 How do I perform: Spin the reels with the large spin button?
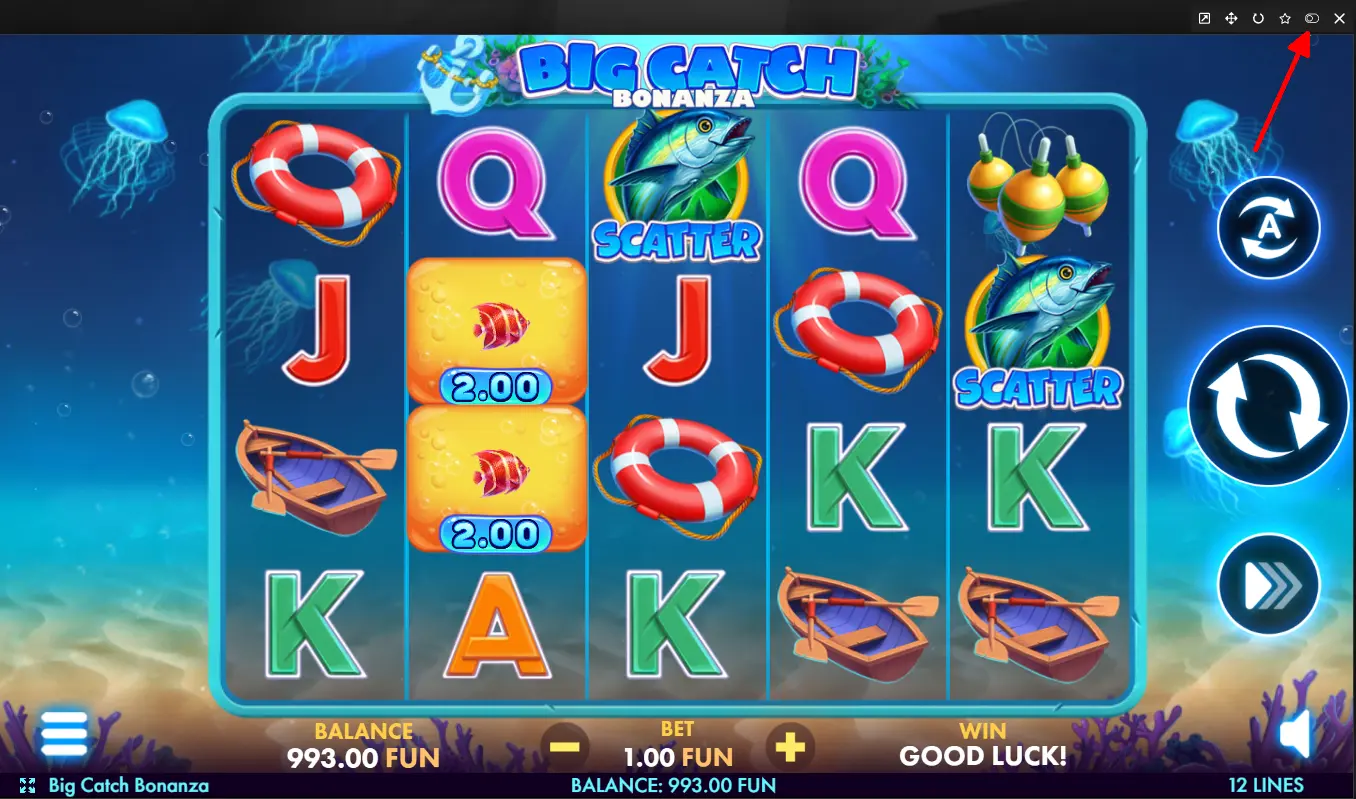pyautogui.click(x=1268, y=406)
